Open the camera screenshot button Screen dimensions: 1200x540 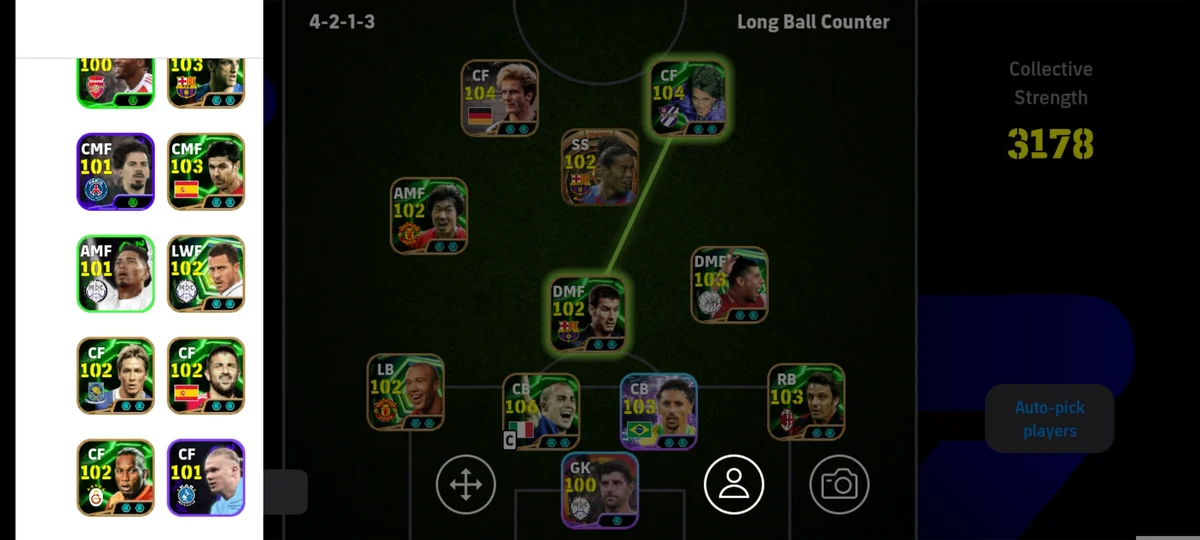(x=839, y=485)
